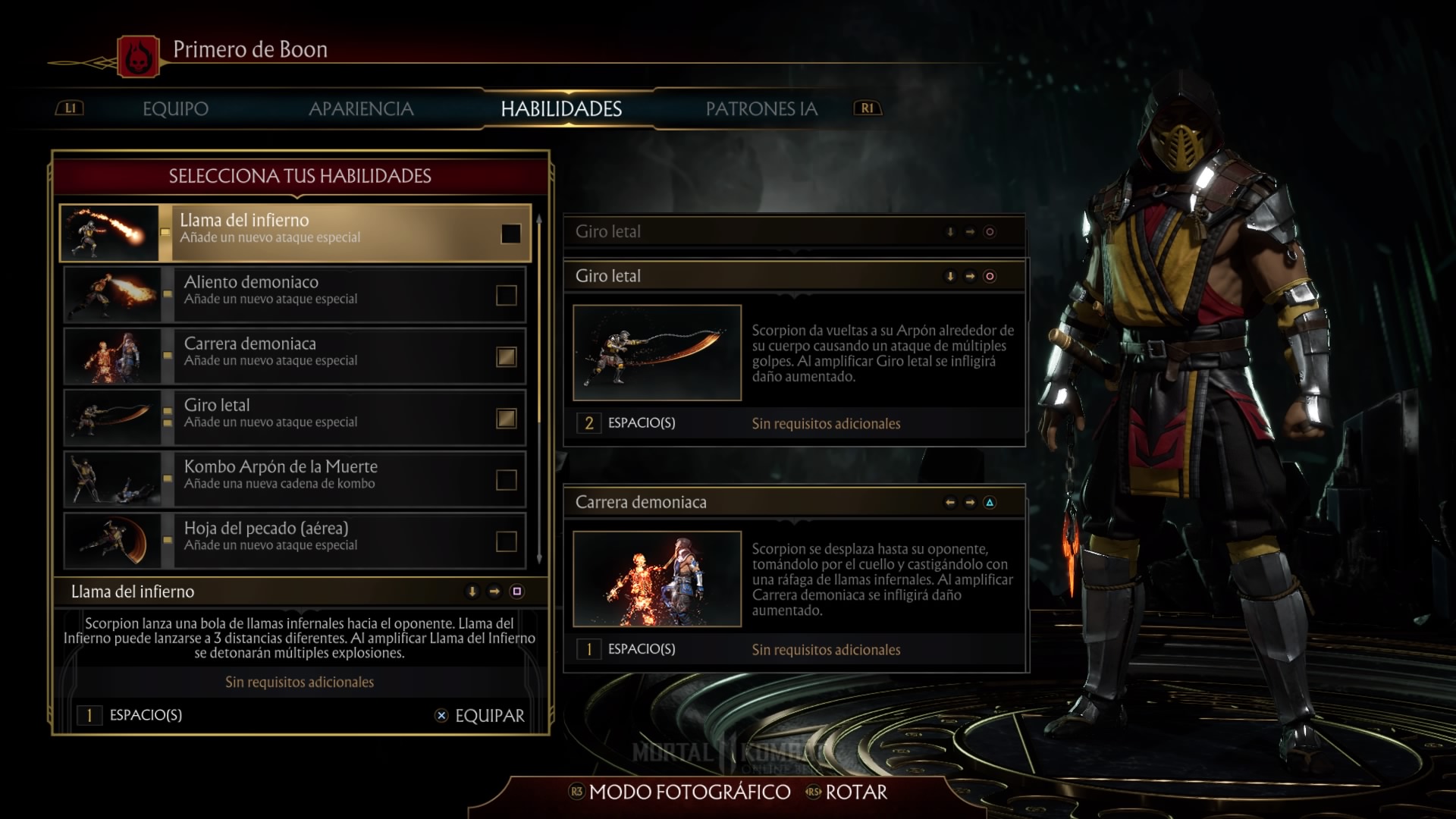Toggle Kombo Arpón de la Muerte checkbox
Image resolution: width=1456 pixels, height=819 pixels.
[506, 479]
